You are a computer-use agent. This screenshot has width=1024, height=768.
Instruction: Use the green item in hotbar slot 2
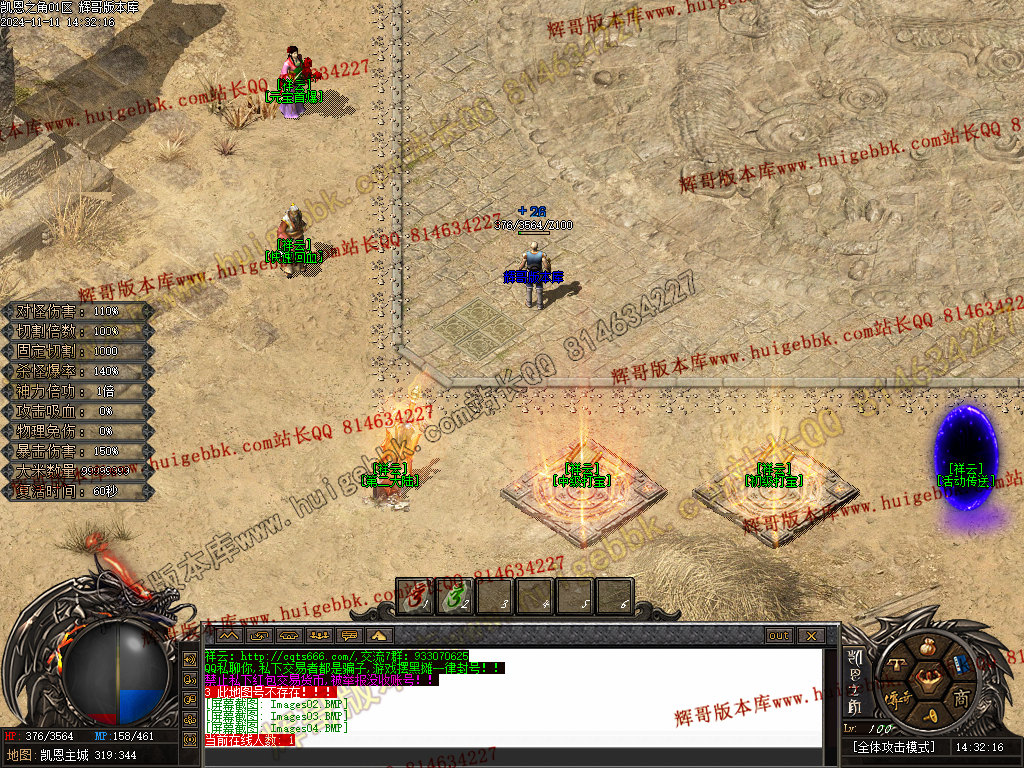(456, 597)
